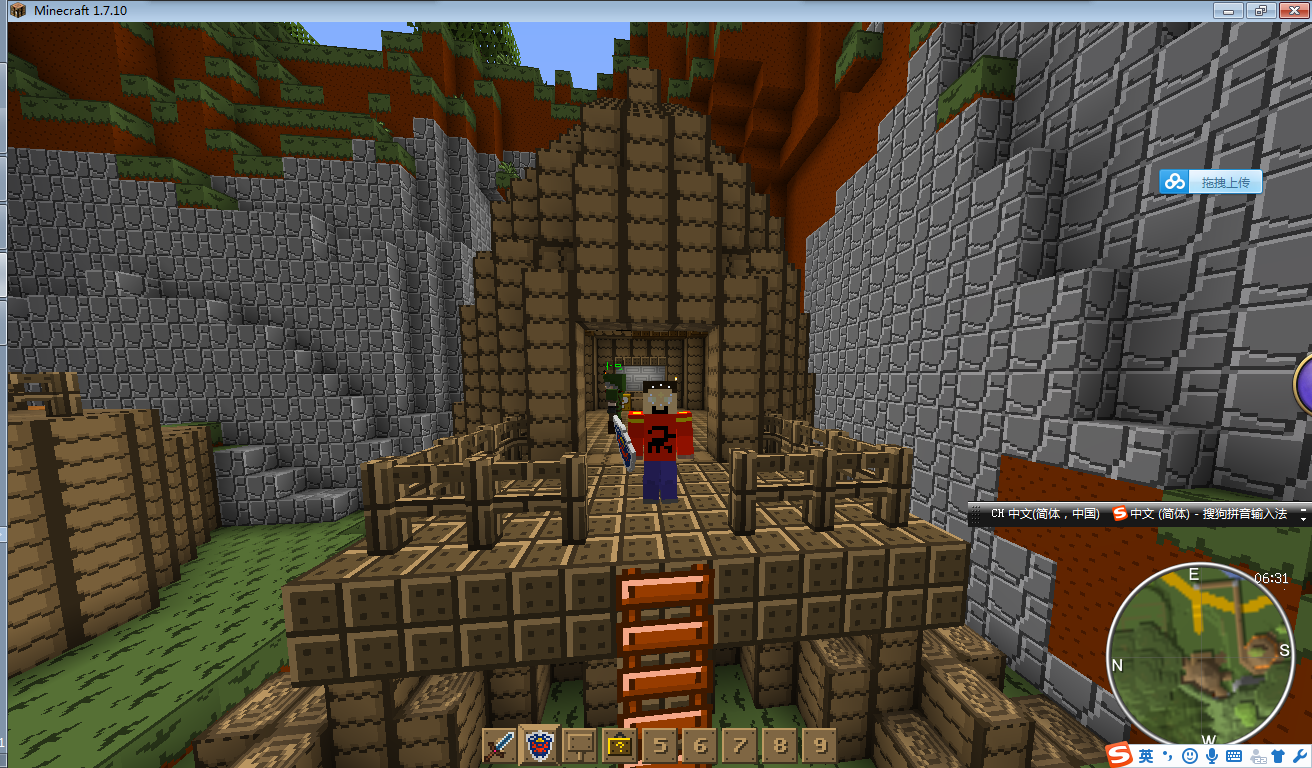Image resolution: width=1312 pixels, height=768 pixels.
Task: Close the Minecraft window
Action: 1291,10
